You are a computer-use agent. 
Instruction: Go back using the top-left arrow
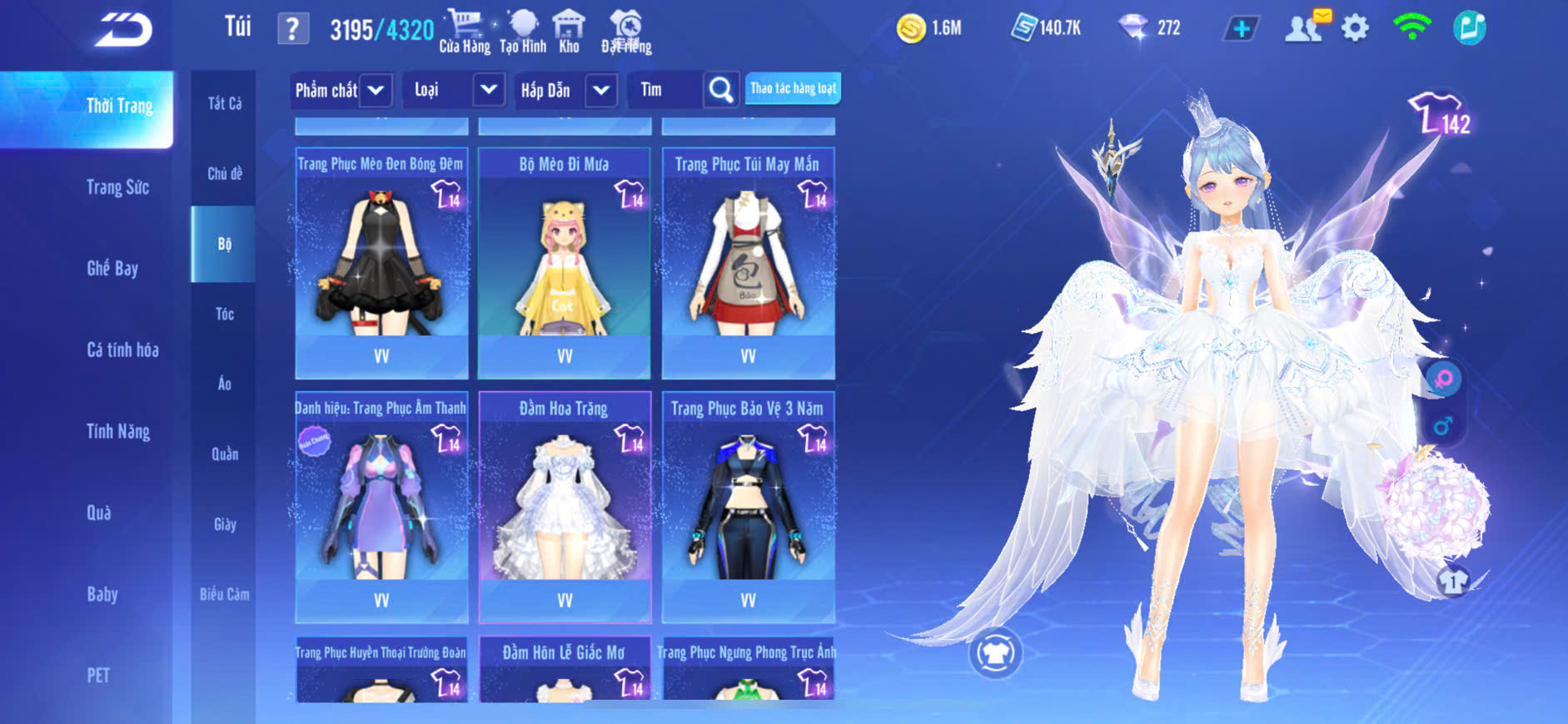[x=123, y=30]
